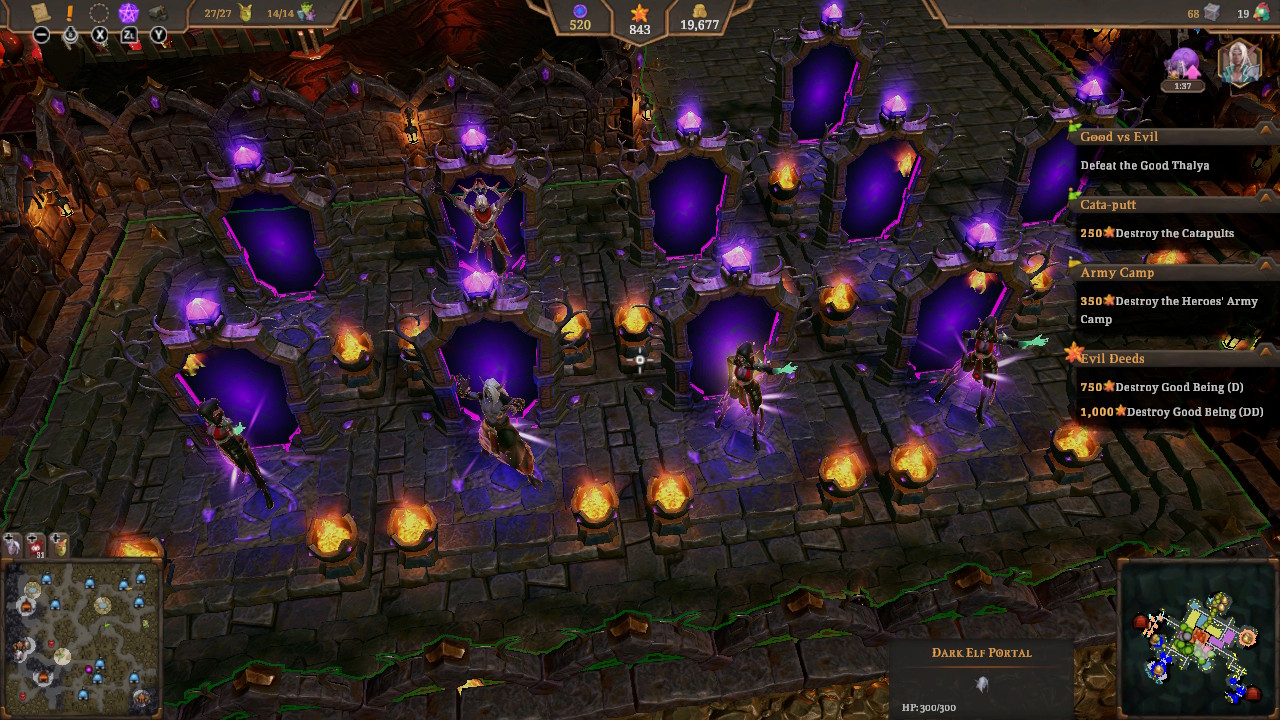Click the orange exclamation notification icon
This screenshot has height=720, width=1280.
point(69,13)
